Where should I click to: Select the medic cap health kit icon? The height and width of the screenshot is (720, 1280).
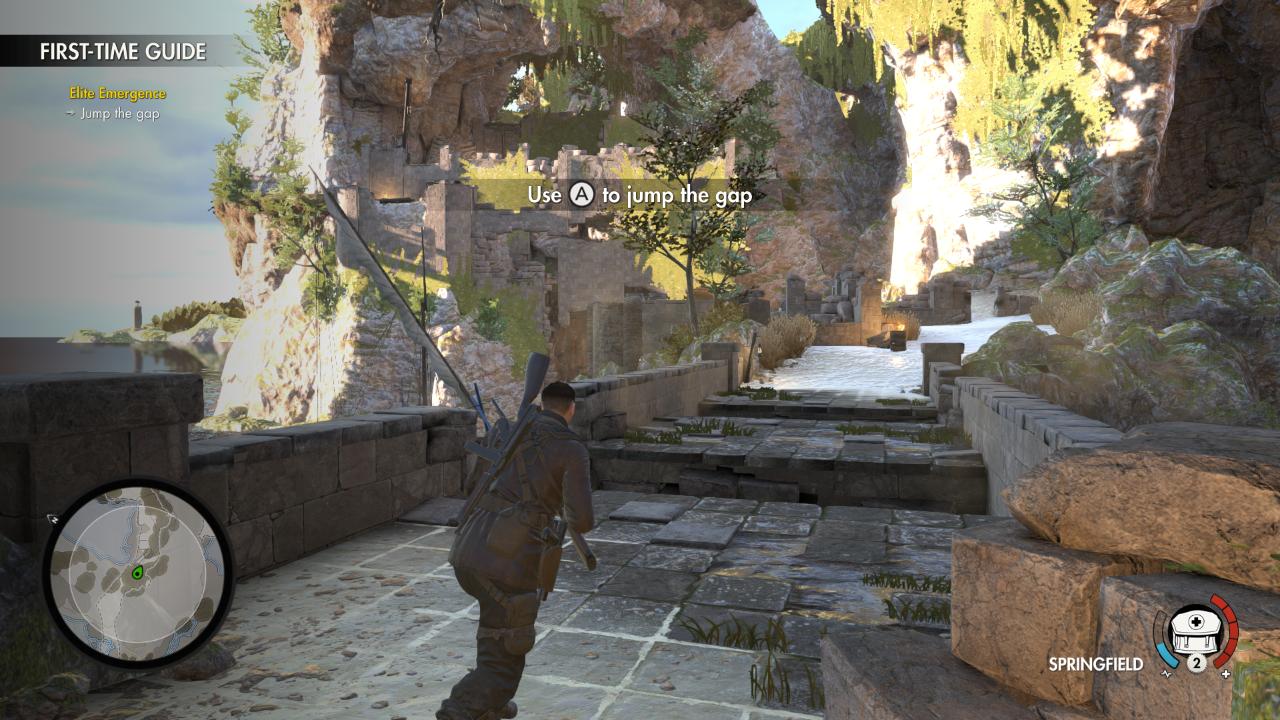coord(1193,630)
